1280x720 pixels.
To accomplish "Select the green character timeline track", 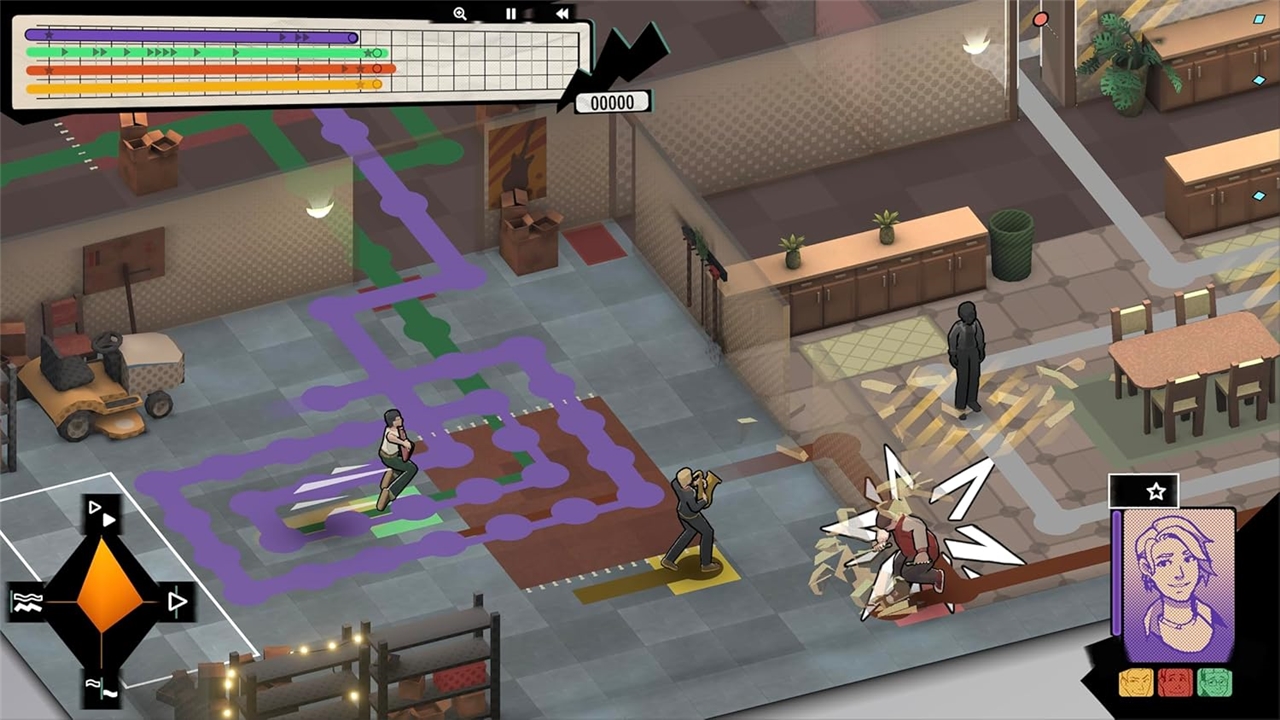I will point(205,52).
